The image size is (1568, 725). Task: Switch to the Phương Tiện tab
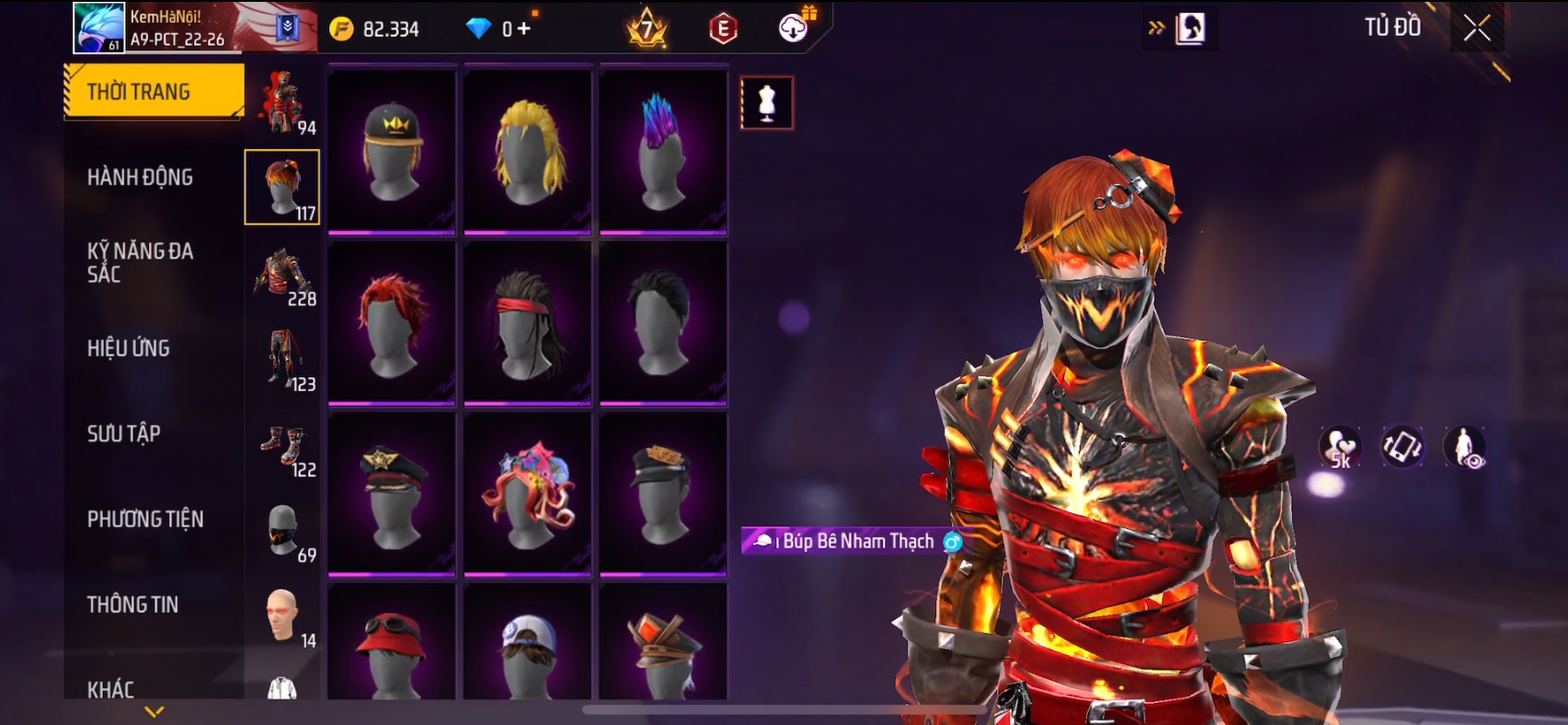pos(145,519)
